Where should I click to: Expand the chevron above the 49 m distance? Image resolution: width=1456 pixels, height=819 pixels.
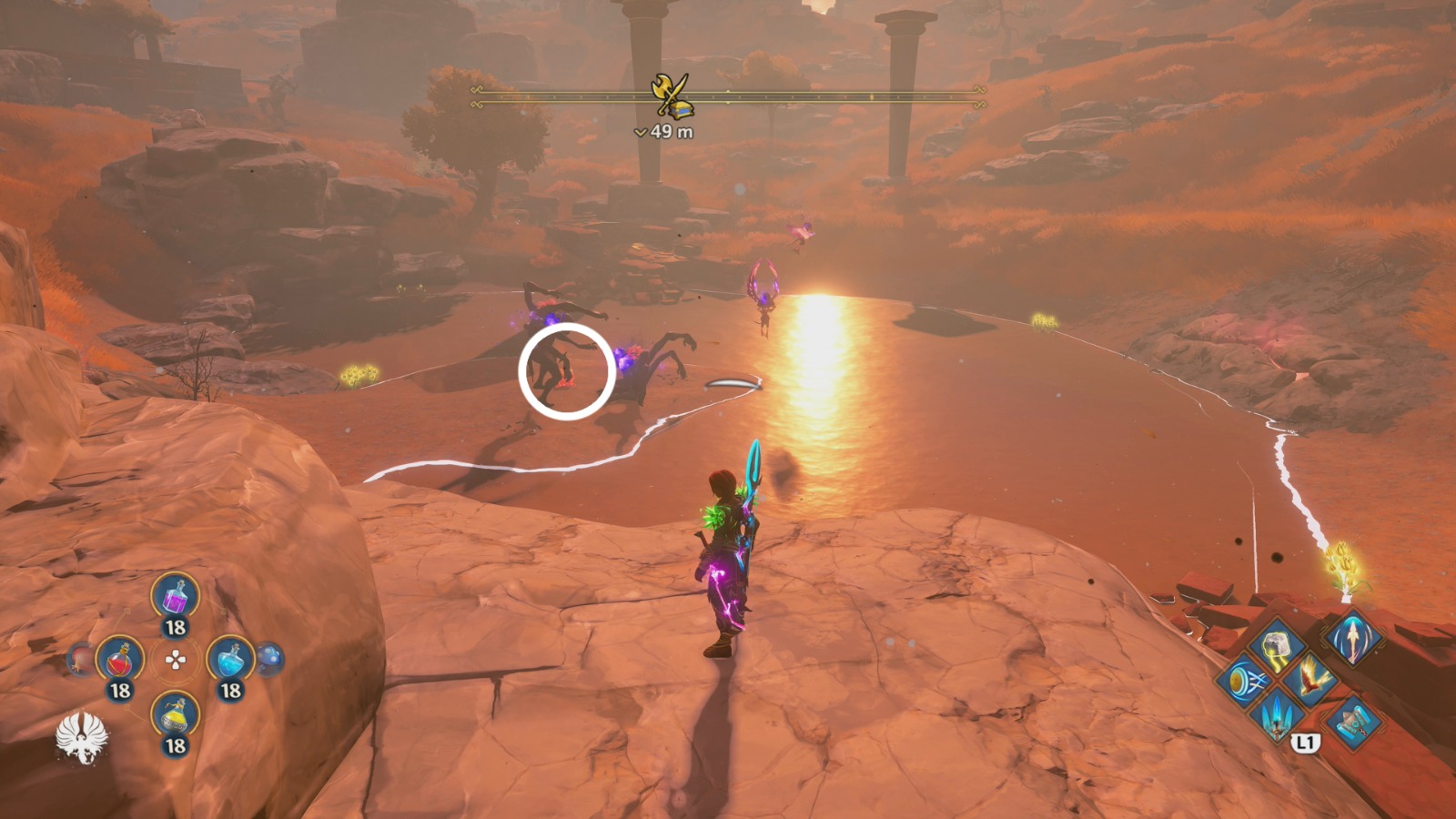coord(641,131)
